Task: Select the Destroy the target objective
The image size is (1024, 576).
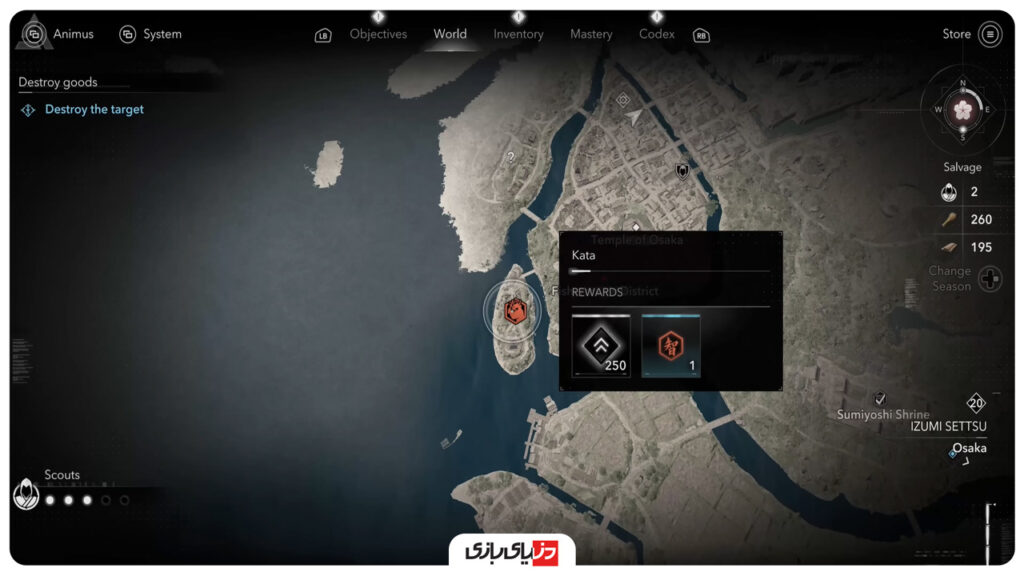Action: tap(94, 110)
